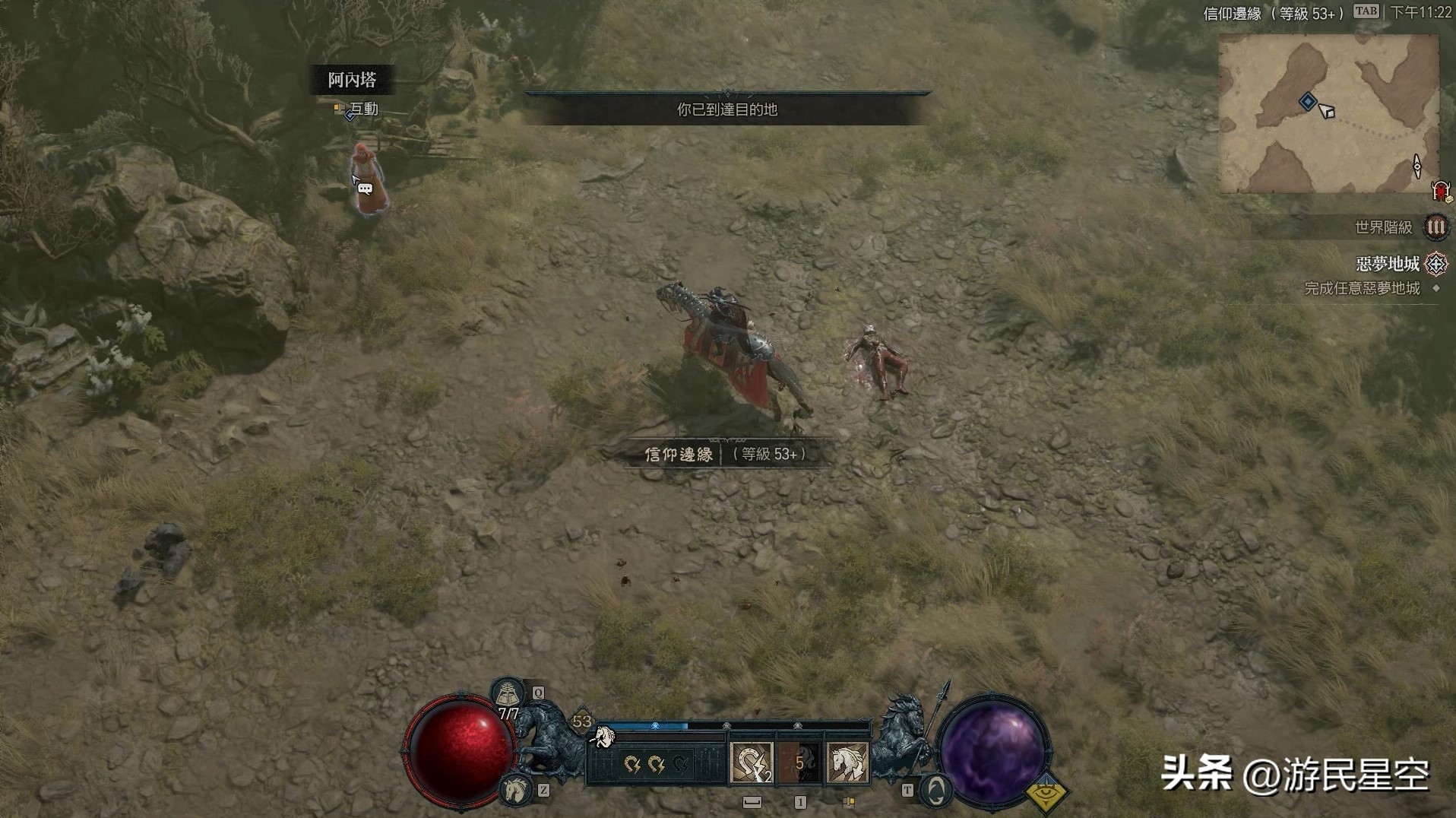This screenshot has height=818, width=1456.
Task: Interact with the 阿內塔 NPC name prompt
Action: [352, 80]
